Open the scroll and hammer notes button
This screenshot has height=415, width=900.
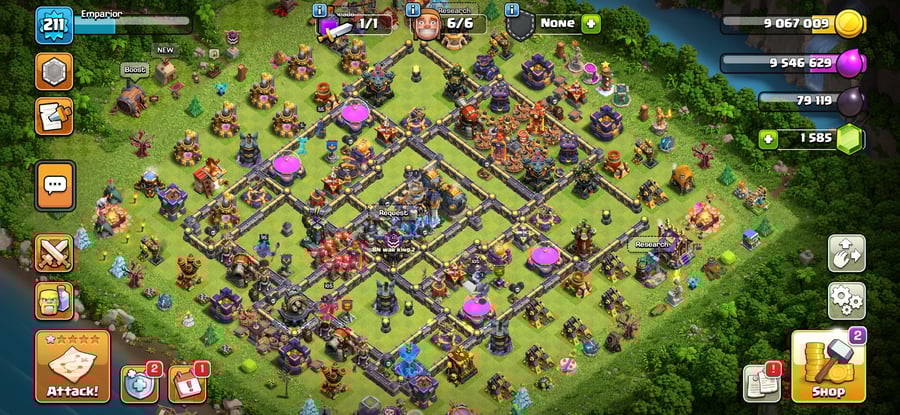(53, 116)
